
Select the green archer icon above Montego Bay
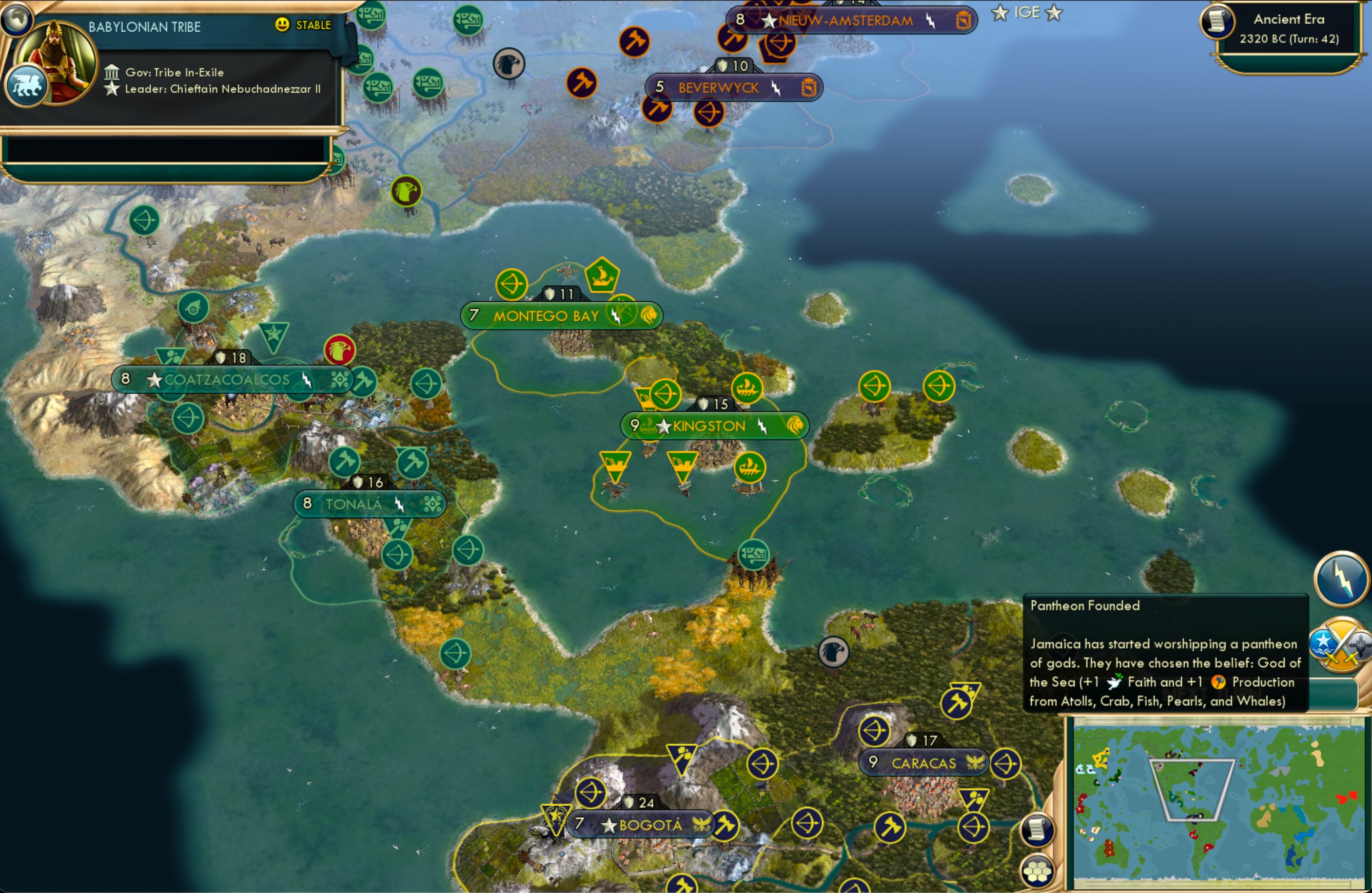pos(512,284)
